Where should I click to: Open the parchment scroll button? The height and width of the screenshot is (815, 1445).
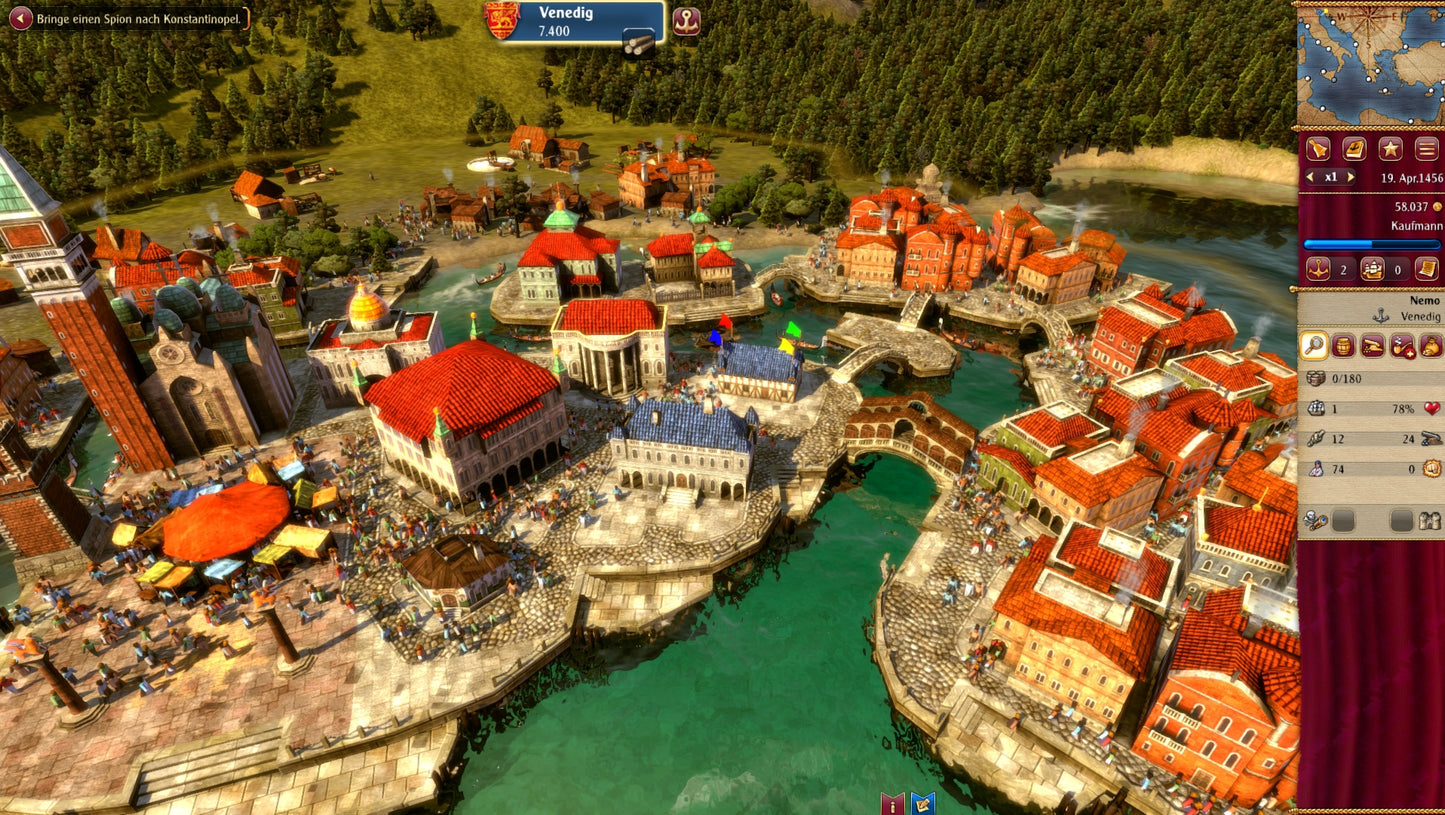click(1427, 269)
